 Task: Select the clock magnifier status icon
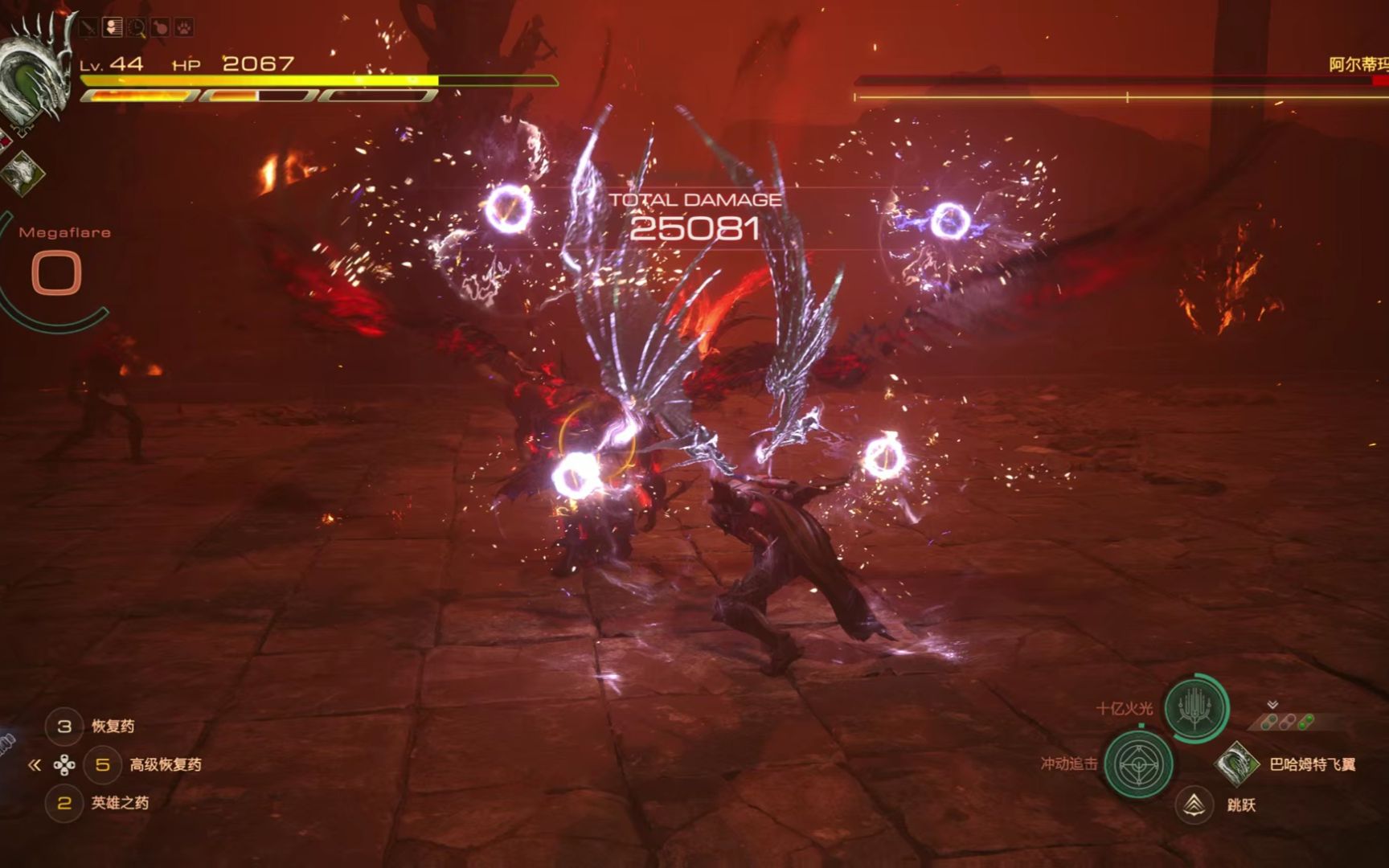click(x=137, y=28)
